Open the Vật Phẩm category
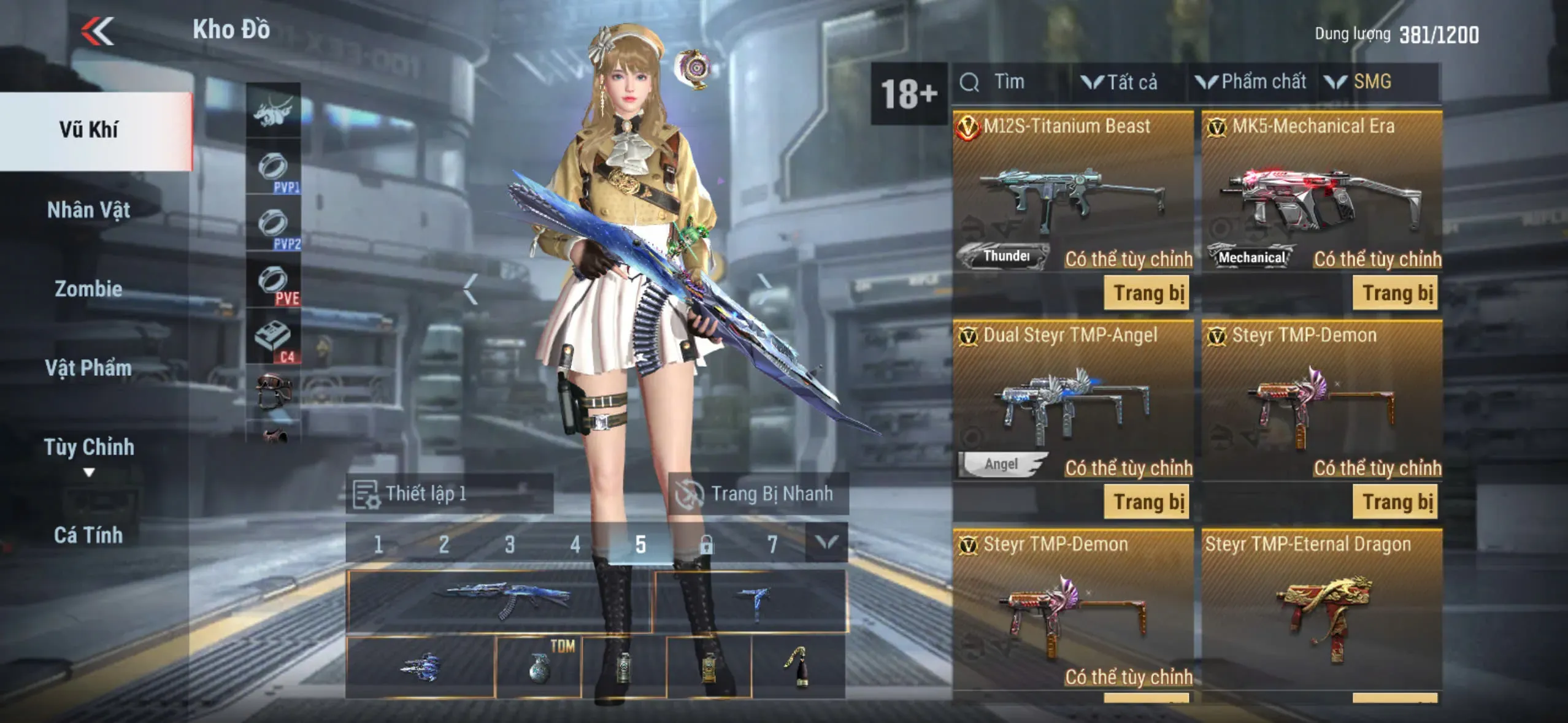The width and height of the screenshot is (1568, 723). coord(89,368)
